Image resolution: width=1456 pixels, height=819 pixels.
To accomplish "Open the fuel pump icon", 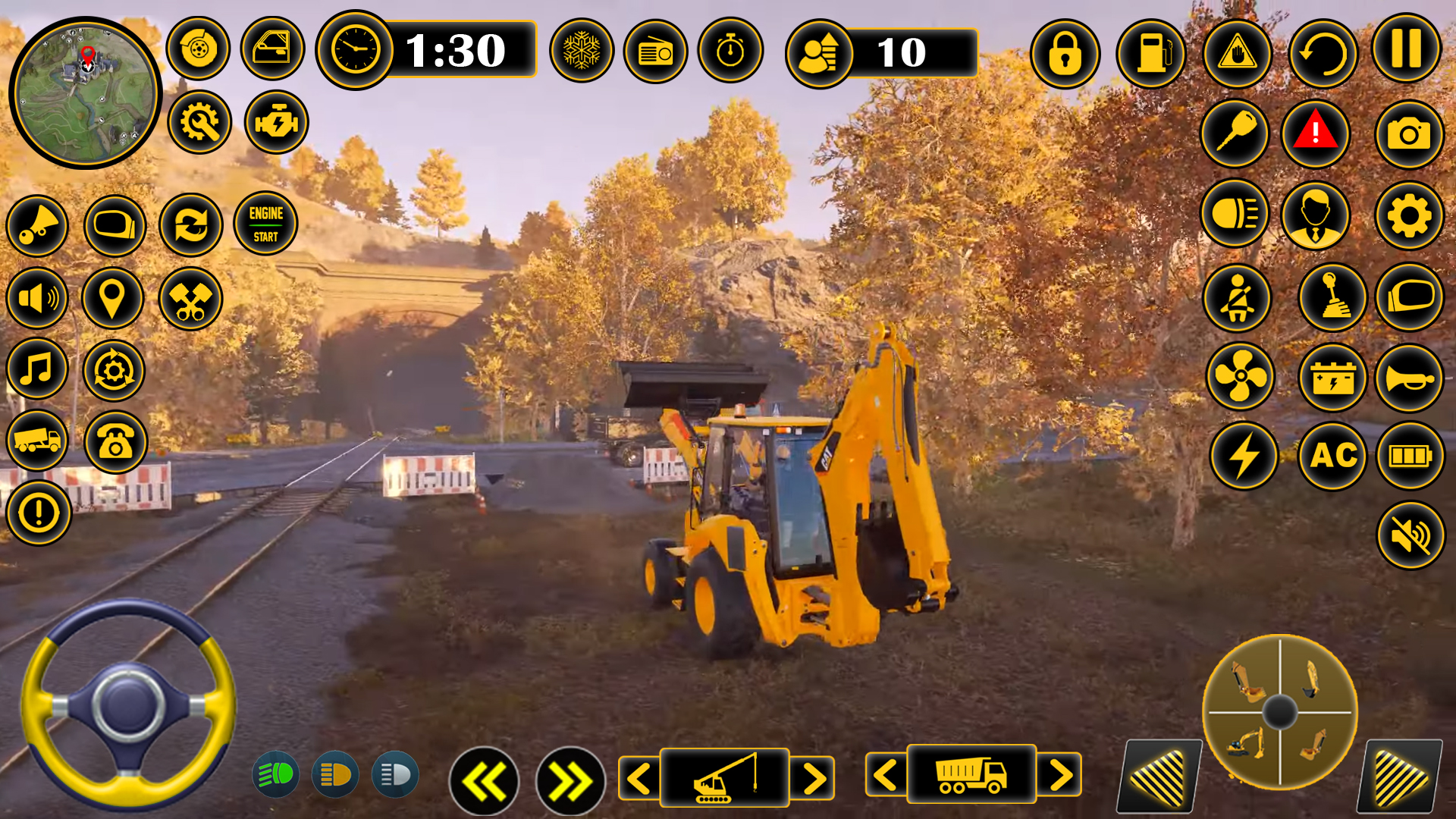I will (1150, 54).
